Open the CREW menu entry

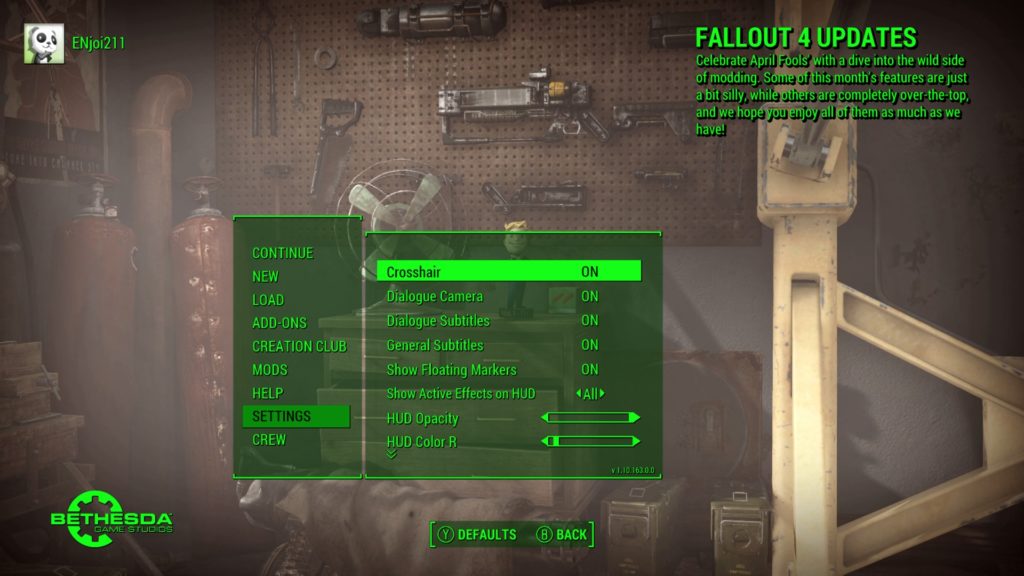268,439
